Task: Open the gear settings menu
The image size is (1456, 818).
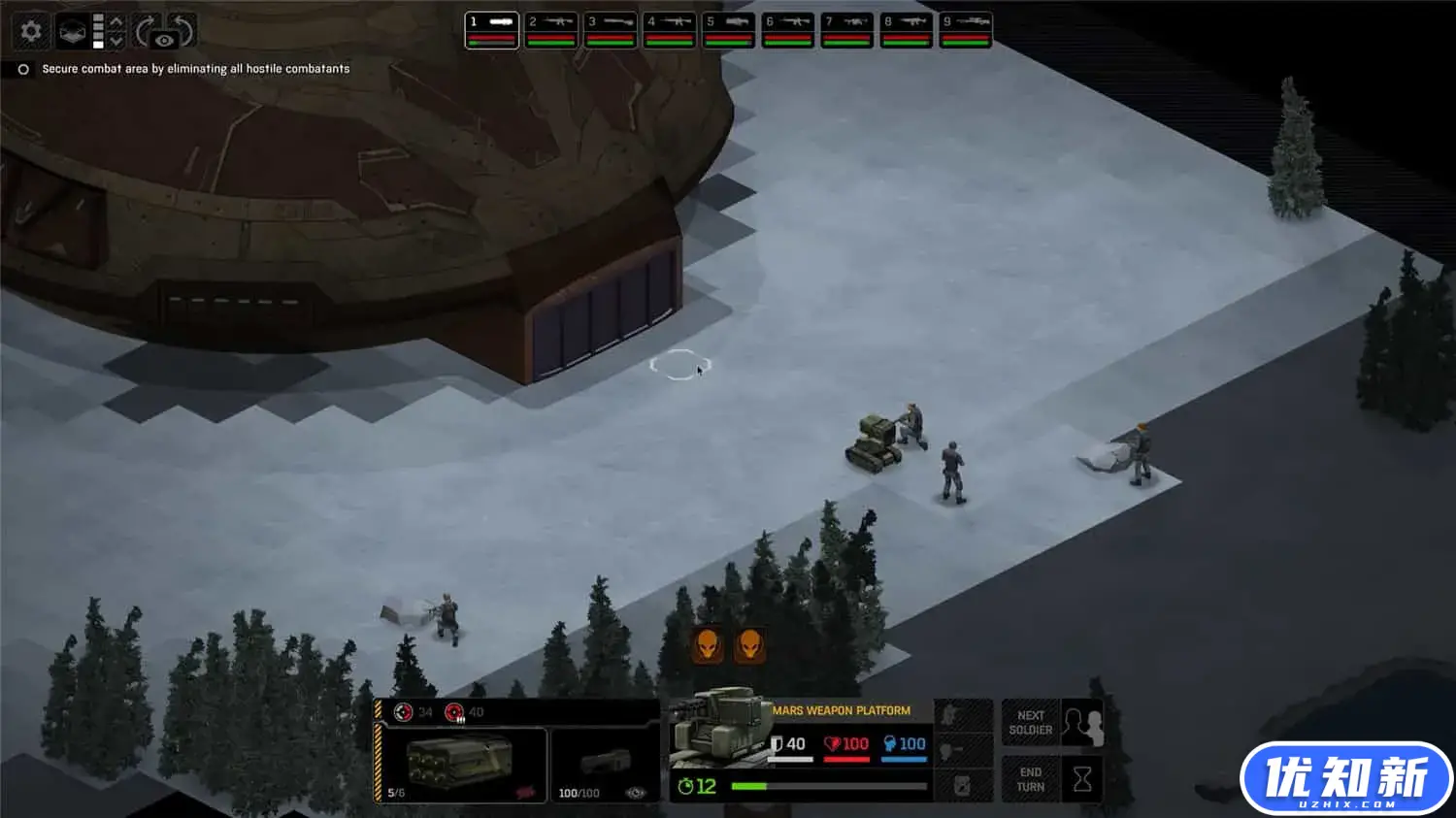Action: (x=31, y=32)
